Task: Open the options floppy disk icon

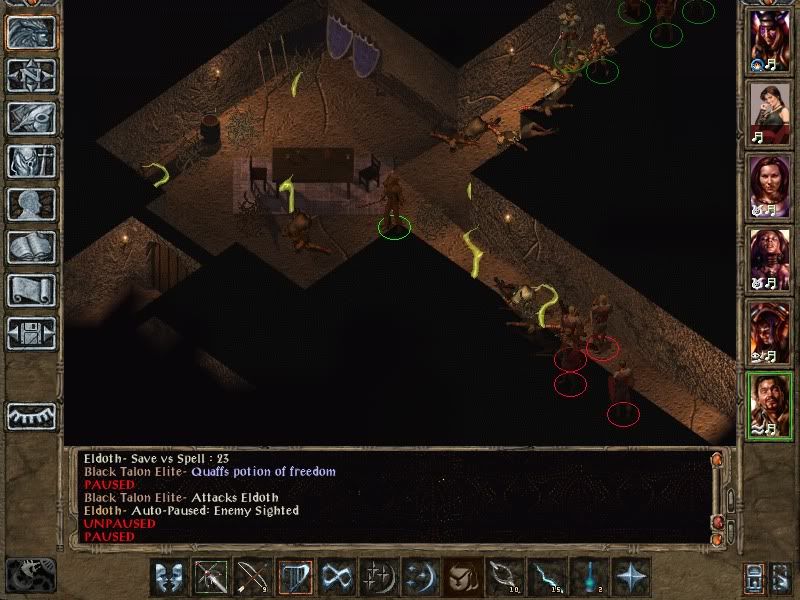Action: (x=31, y=333)
